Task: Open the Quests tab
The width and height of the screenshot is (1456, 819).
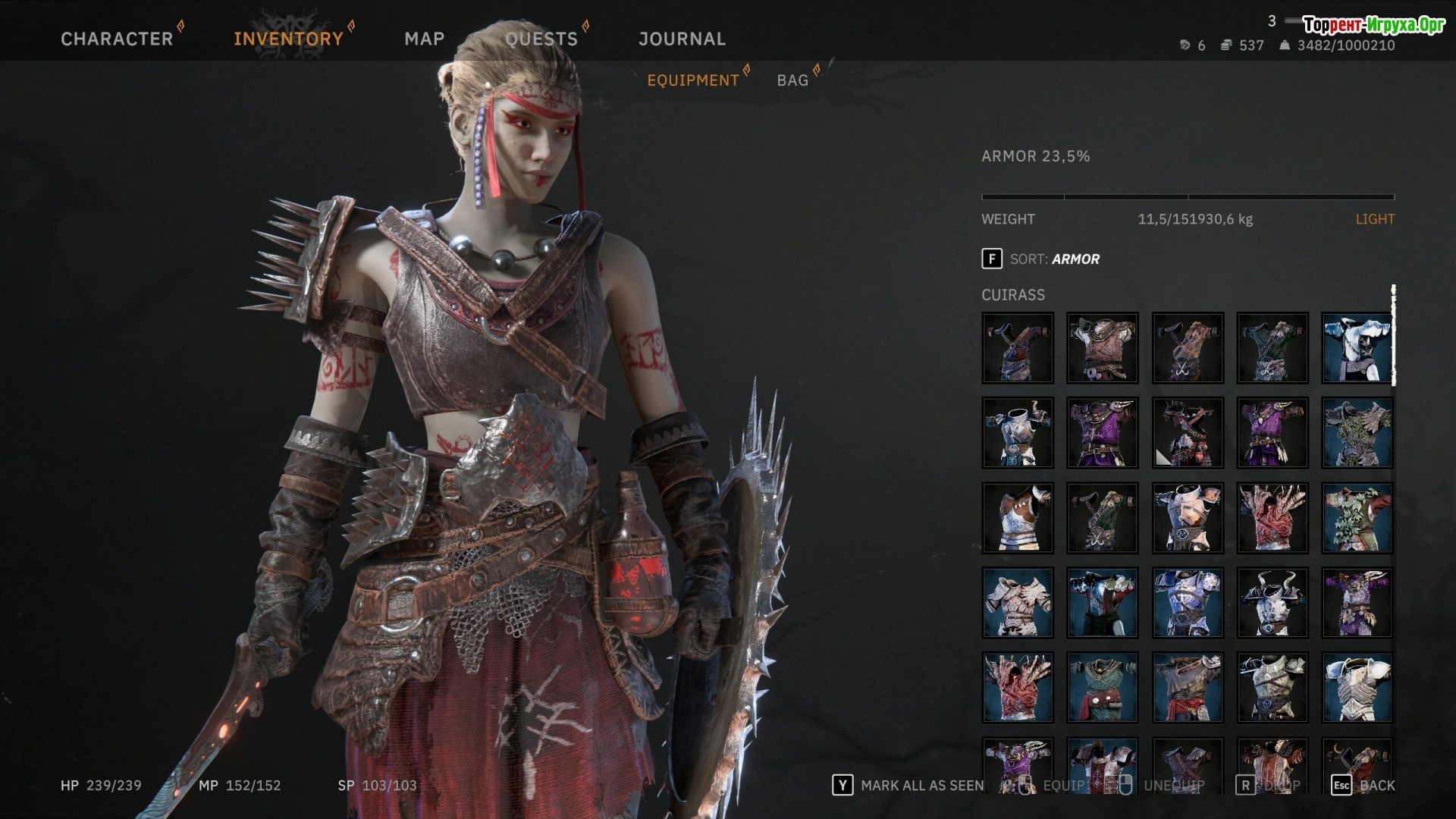Action: pos(541,39)
